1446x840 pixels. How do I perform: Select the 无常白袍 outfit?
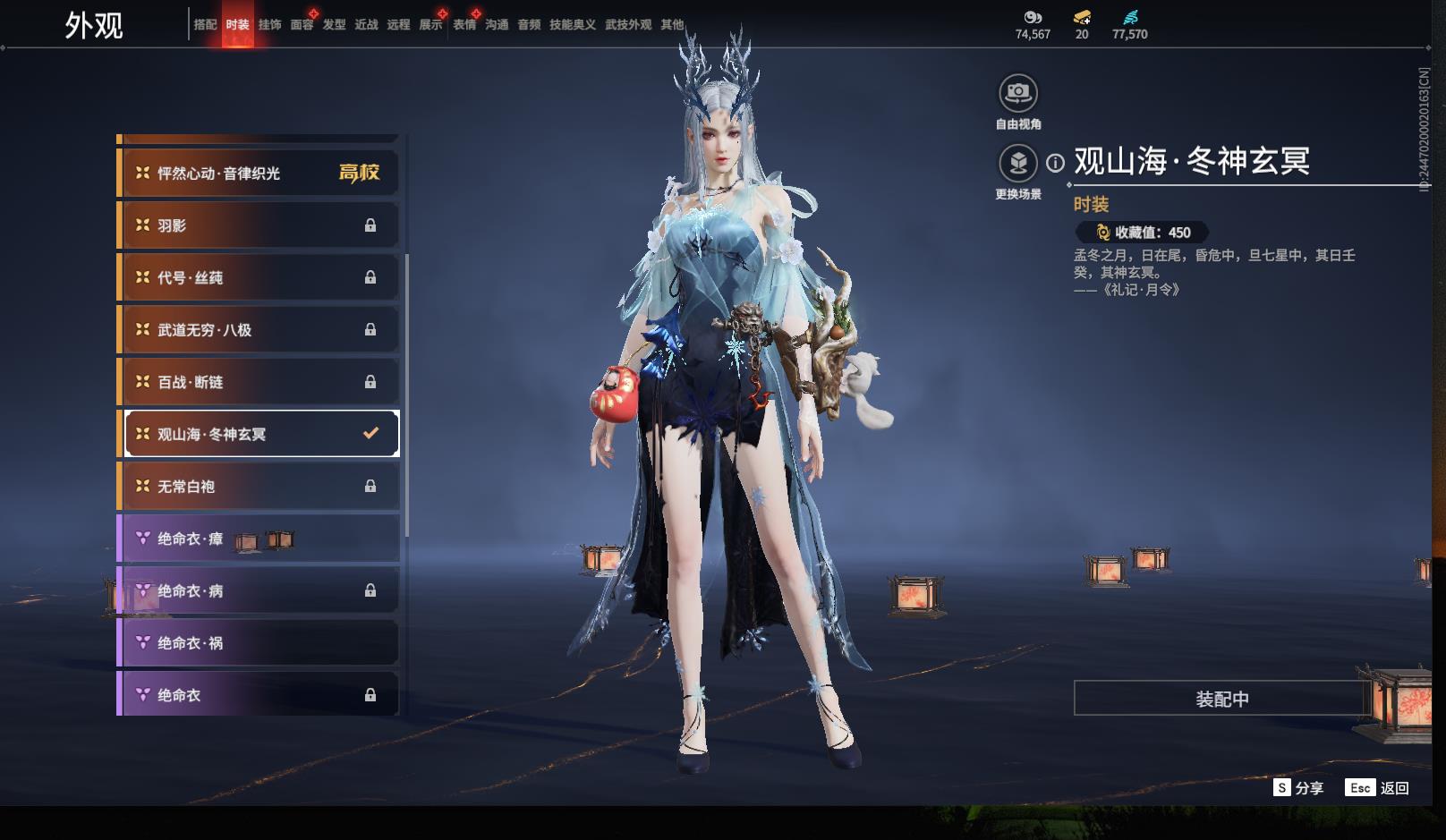259,487
